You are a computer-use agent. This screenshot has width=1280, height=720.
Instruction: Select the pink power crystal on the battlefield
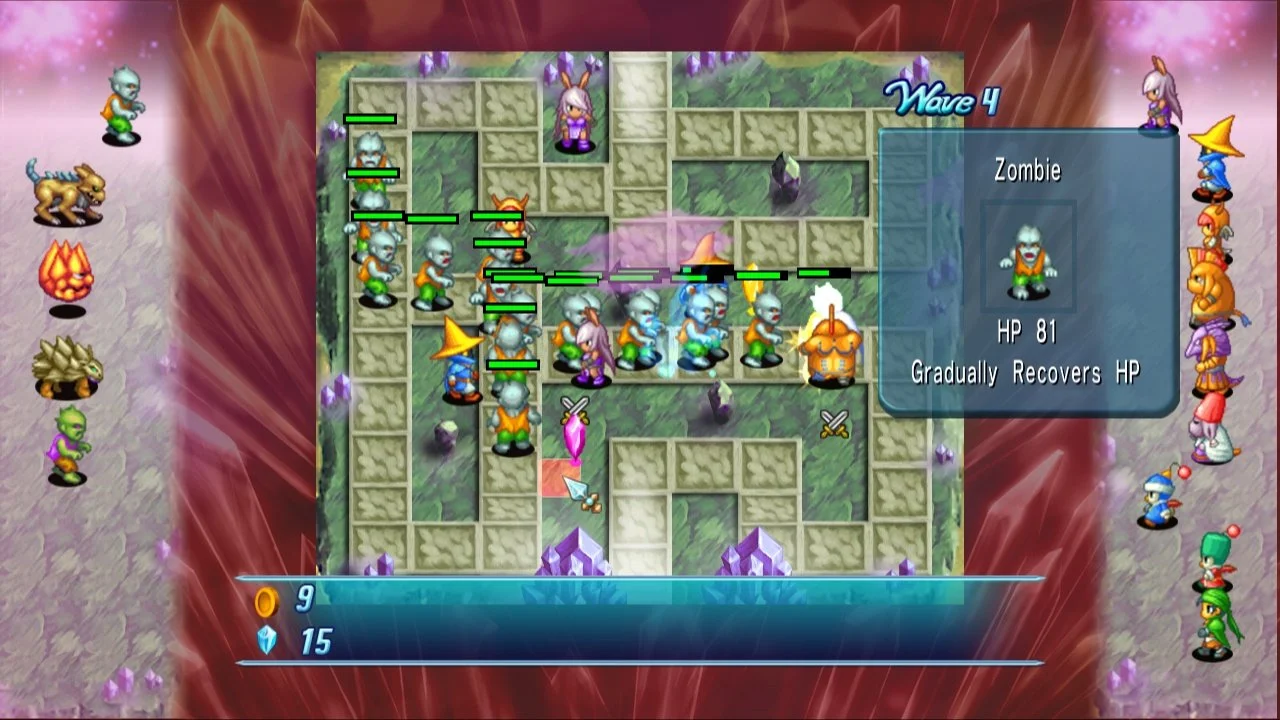573,435
